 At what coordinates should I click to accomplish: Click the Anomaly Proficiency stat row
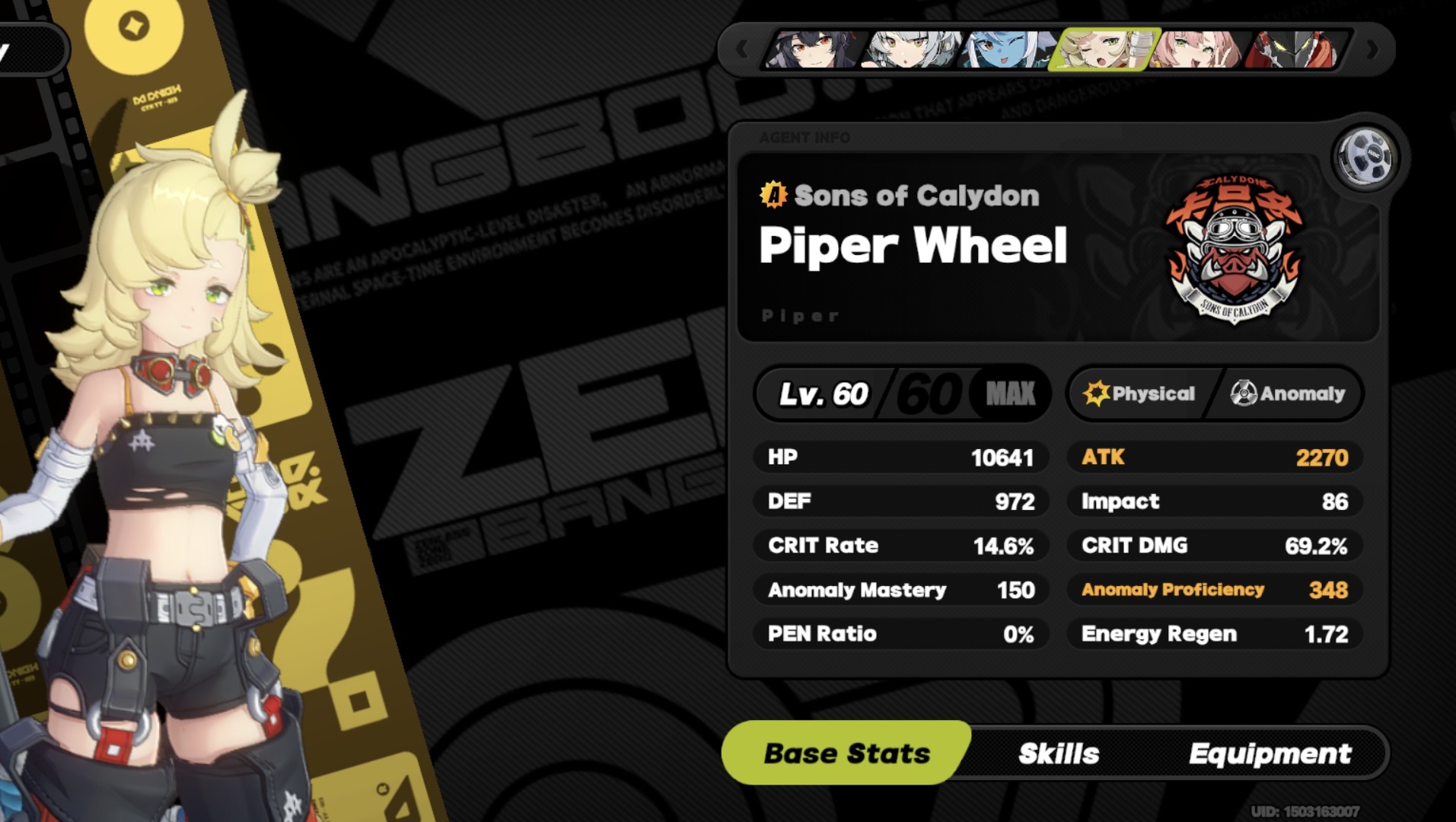tap(1213, 590)
